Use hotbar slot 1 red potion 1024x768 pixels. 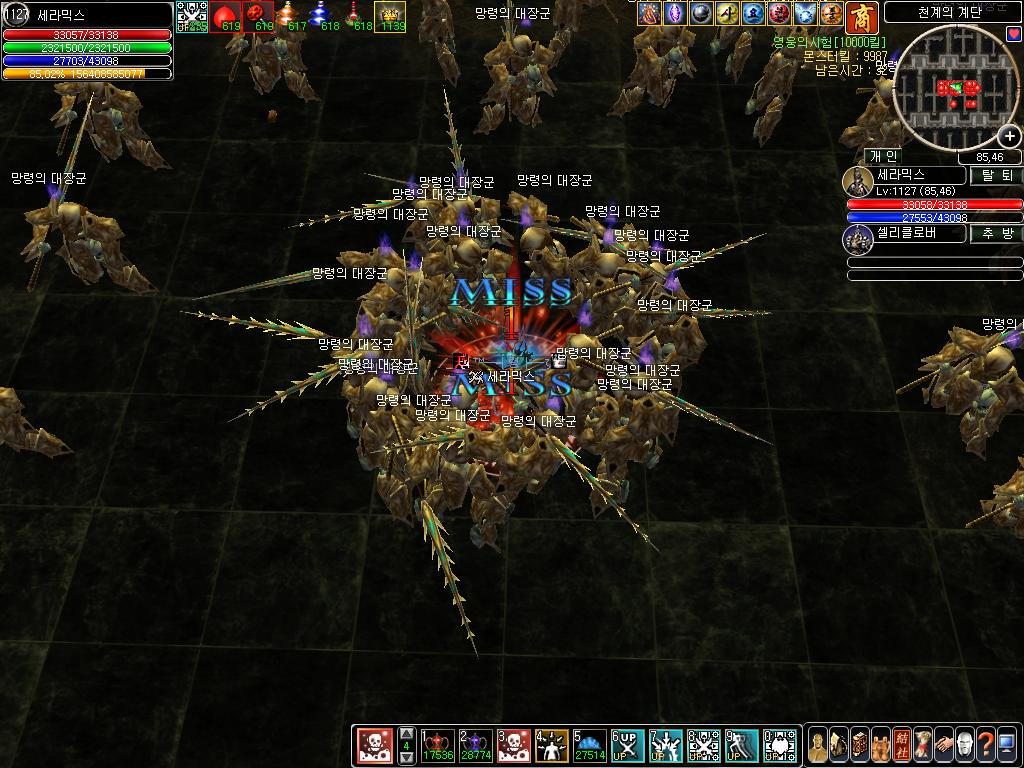click(x=438, y=745)
